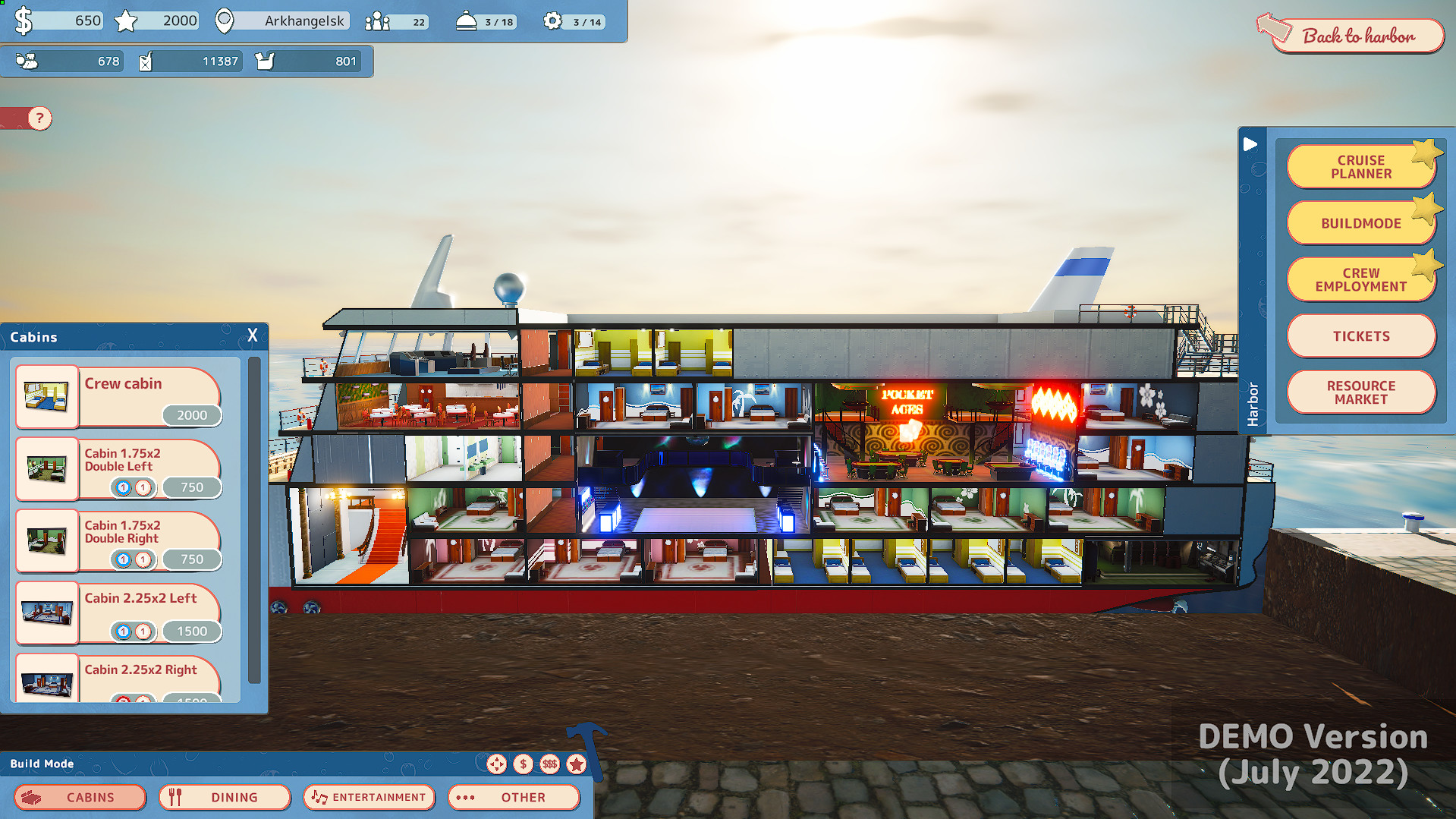Toggle occupant circle on Cabin 2.25x2 Left

(124, 631)
